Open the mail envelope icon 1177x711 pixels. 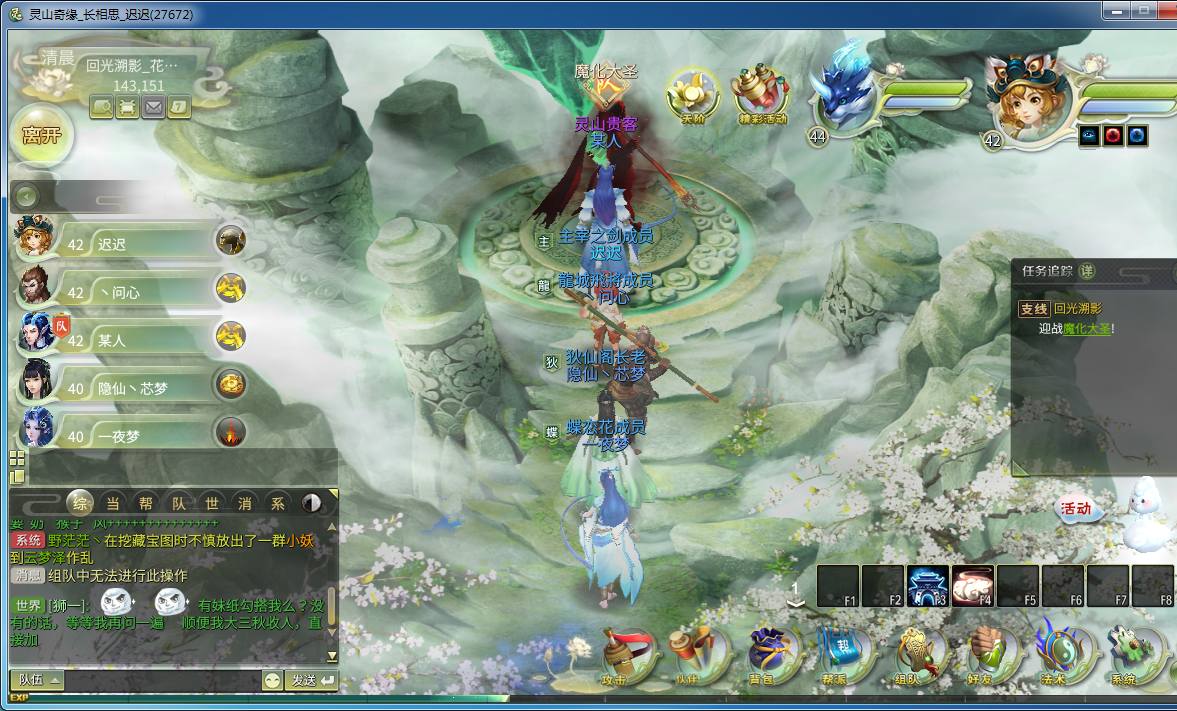click(x=153, y=106)
